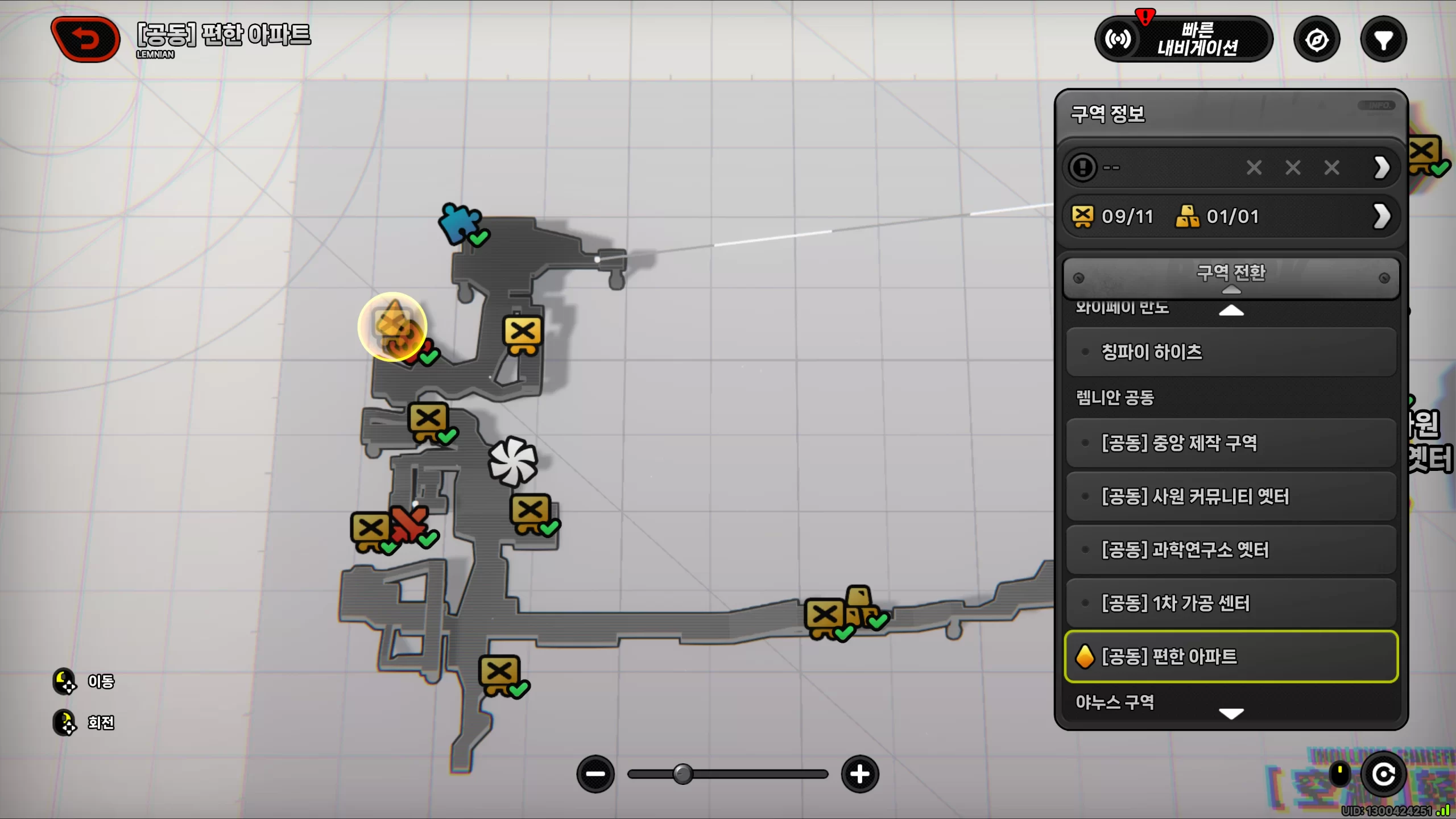Zoom out with the minus button
Viewport: 1456px width, 819px height.
point(595,774)
